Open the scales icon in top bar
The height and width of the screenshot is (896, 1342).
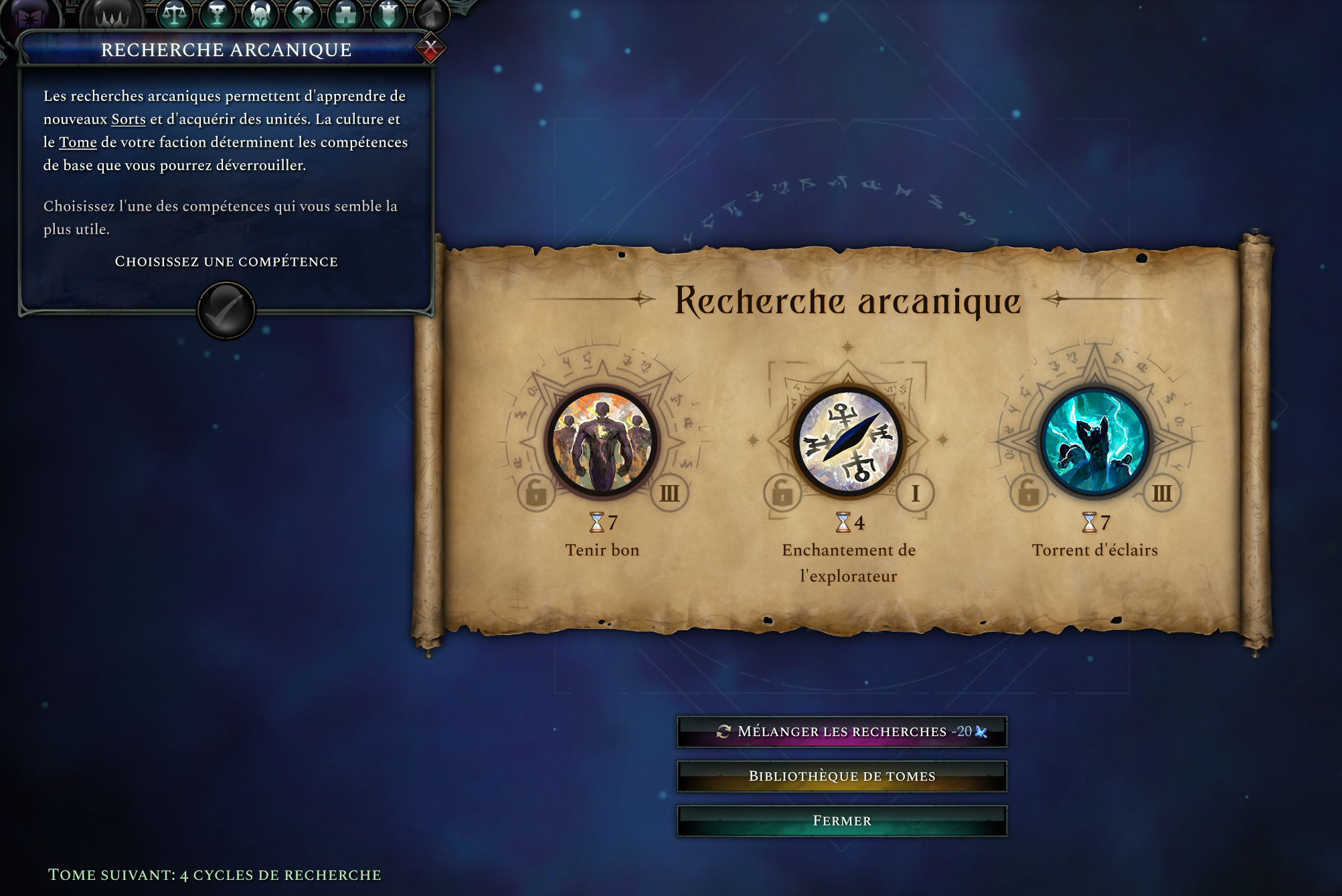(x=174, y=13)
